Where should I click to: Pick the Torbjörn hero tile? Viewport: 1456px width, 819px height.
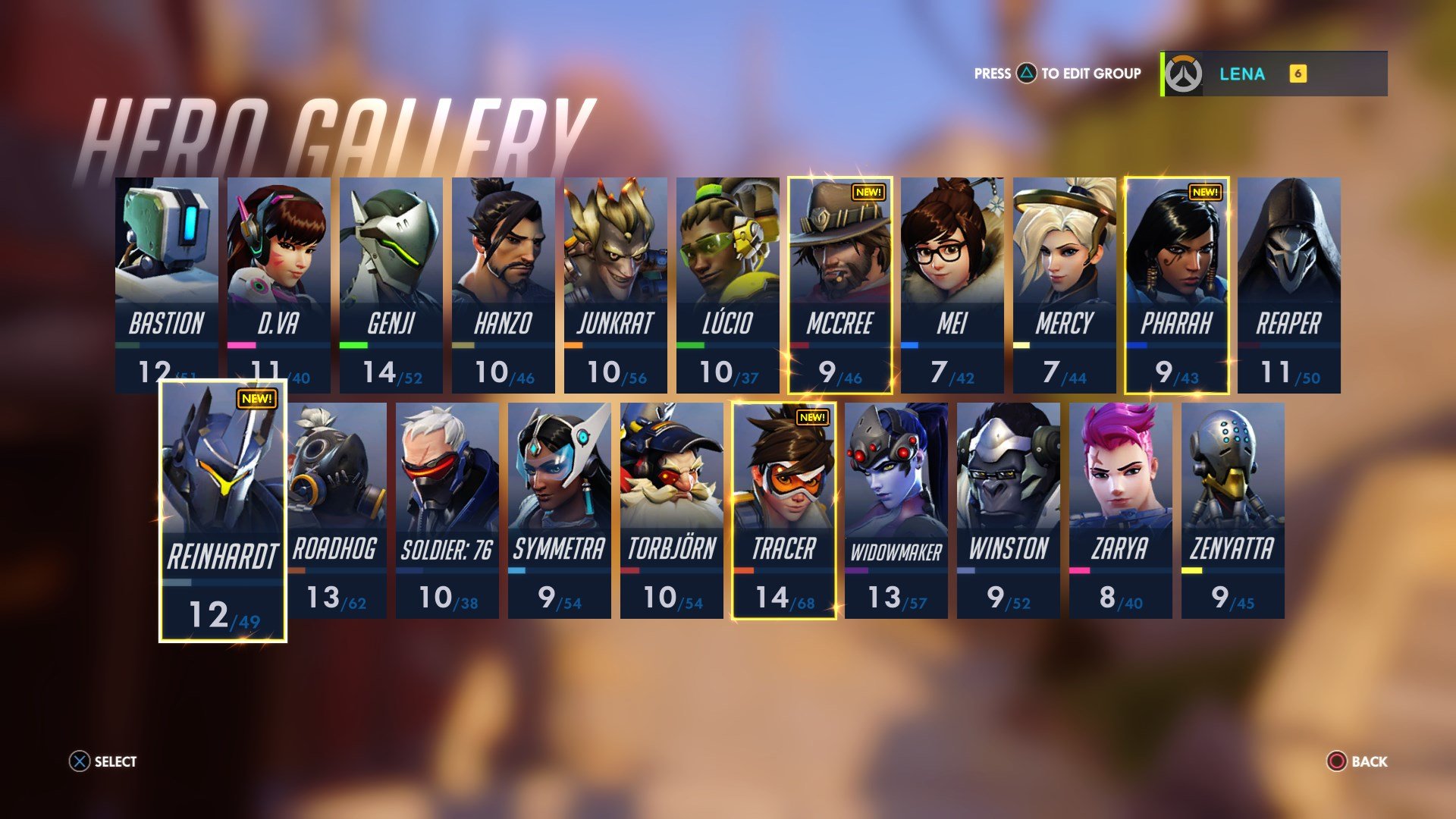tap(671, 510)
